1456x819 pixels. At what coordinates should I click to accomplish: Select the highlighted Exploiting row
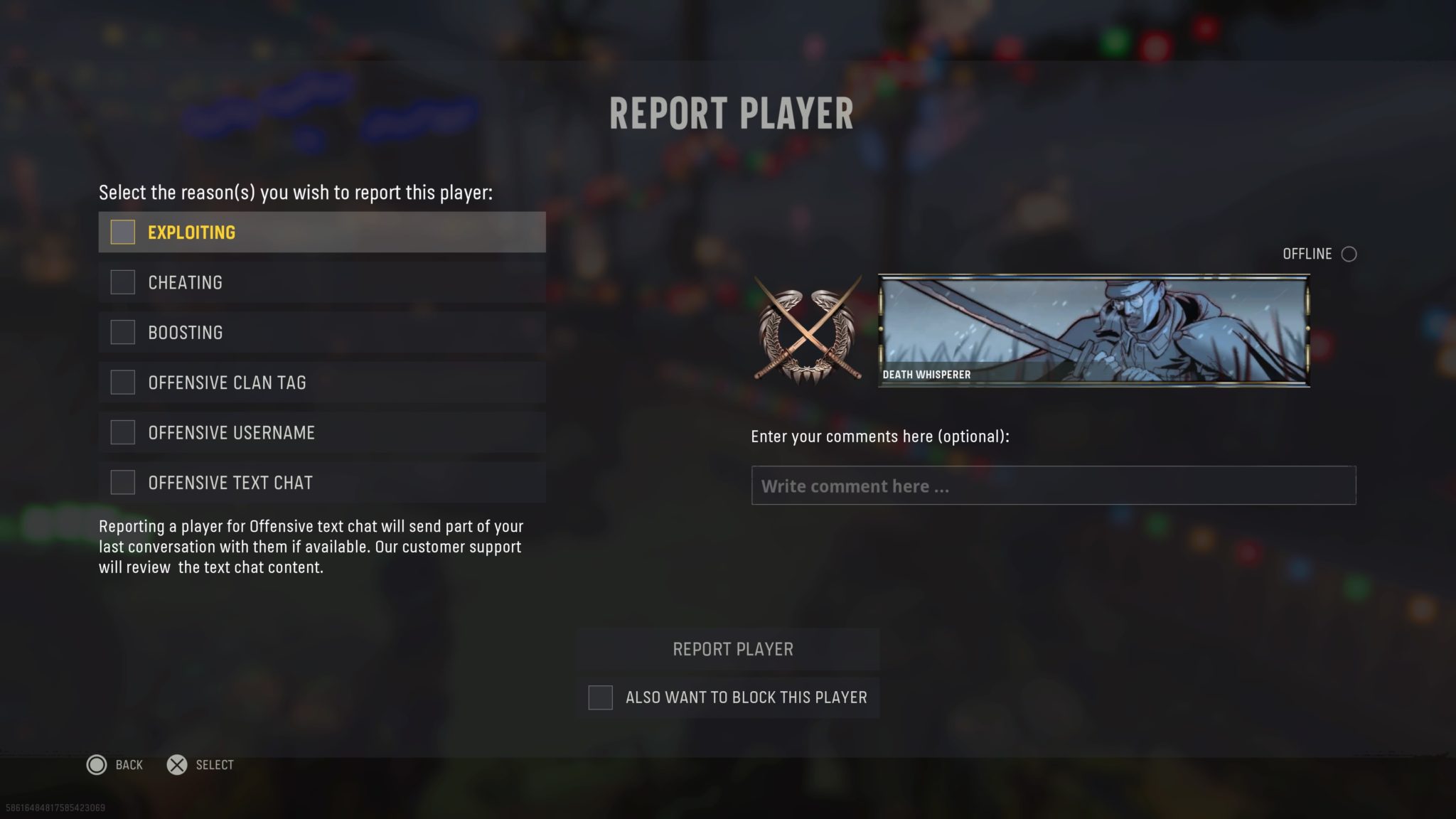click(321, 232)
